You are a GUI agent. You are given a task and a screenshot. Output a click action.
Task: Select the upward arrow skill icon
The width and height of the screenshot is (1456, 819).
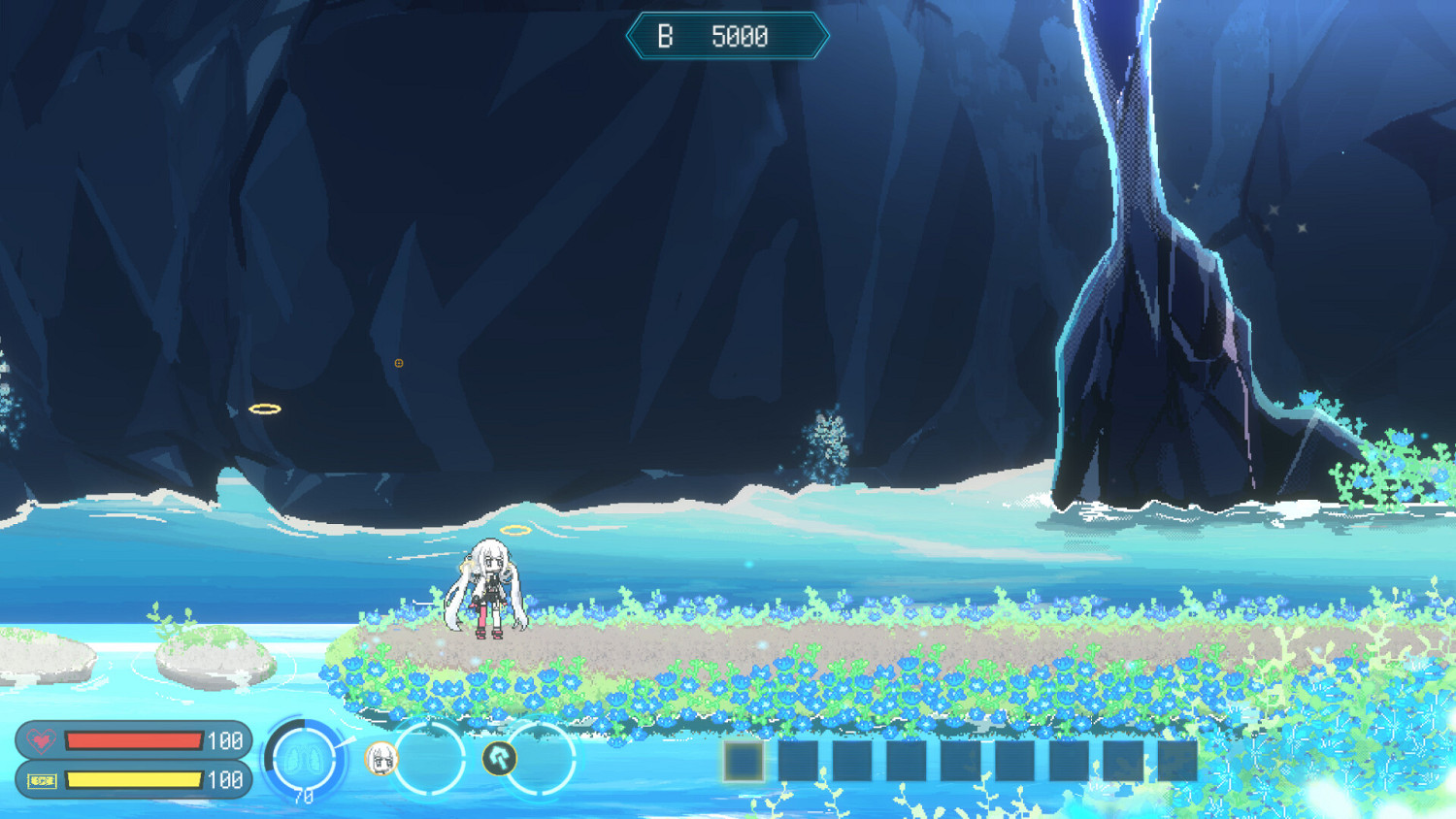tap(501, 756)
